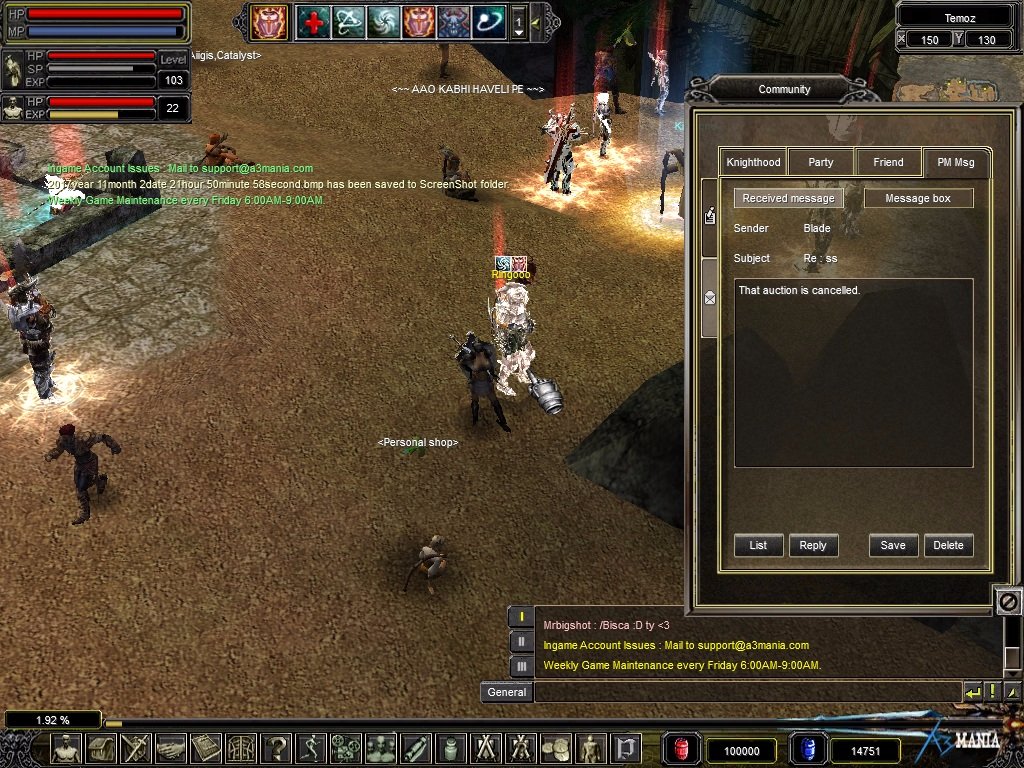The height and width of the screenshot is (768, 1024).
Task: Select chat tab I
Action: [521, 617]
